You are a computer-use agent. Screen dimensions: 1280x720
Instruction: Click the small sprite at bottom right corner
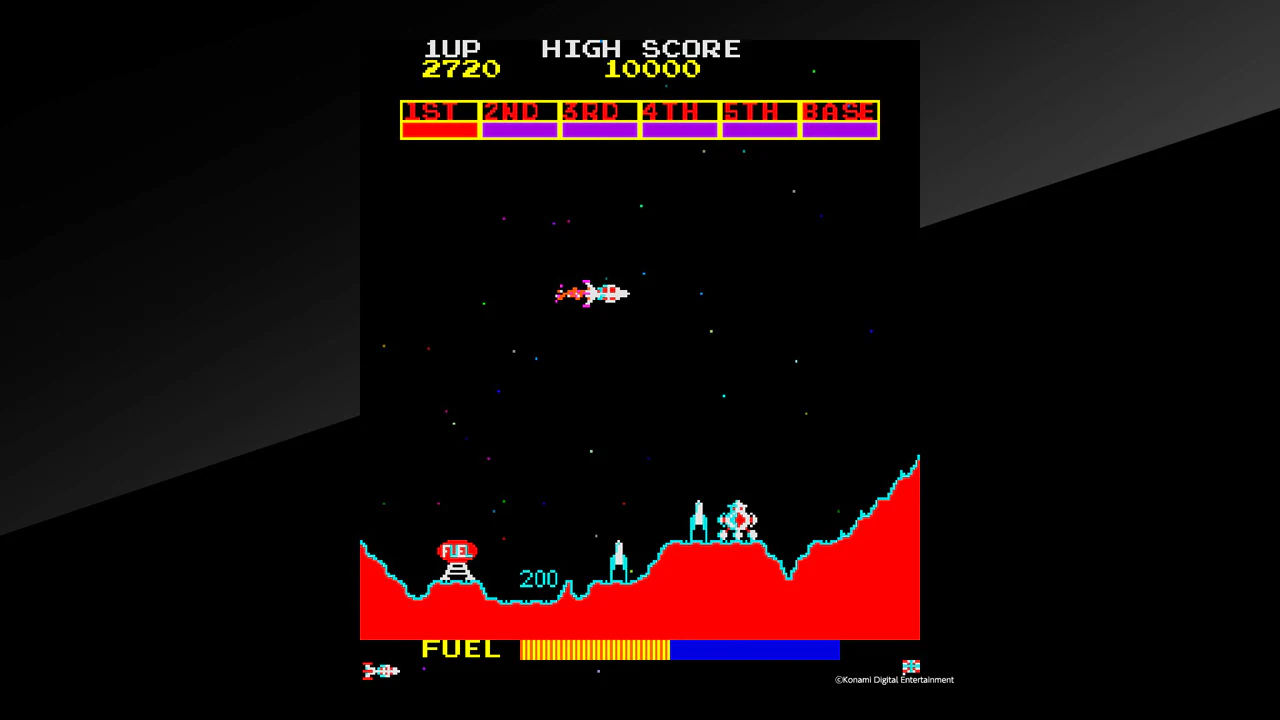(x=910, y=665)
